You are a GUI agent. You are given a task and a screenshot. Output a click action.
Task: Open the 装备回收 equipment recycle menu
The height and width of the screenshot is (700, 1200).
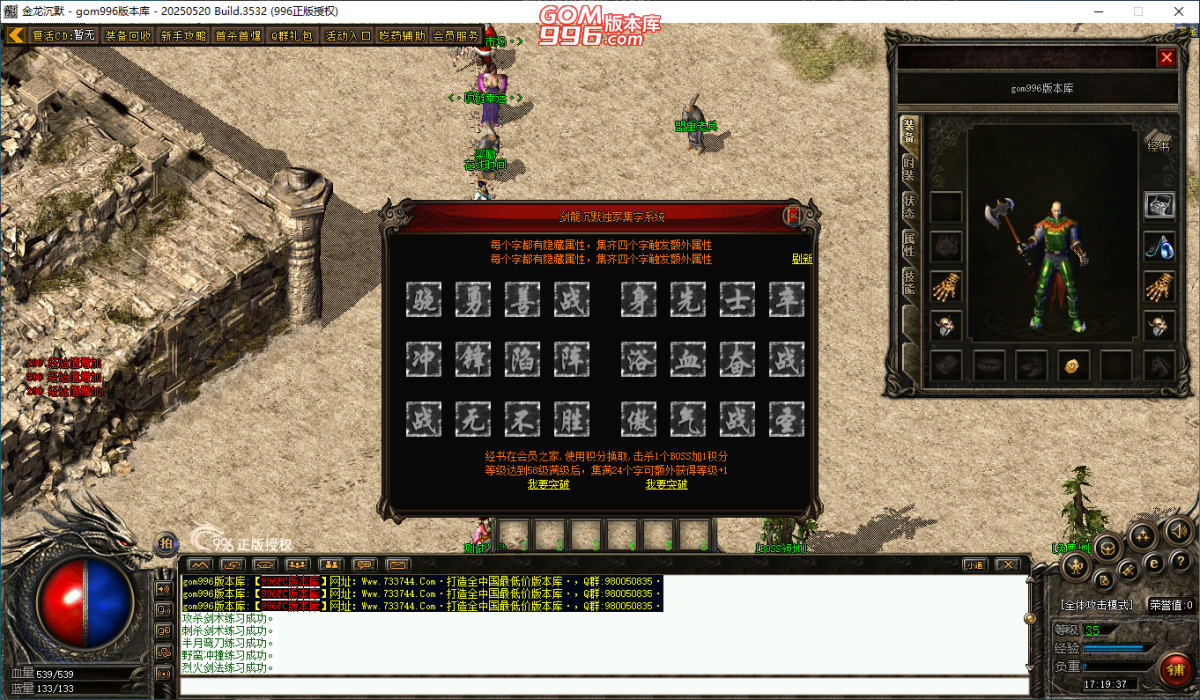(x=129, y=36)
